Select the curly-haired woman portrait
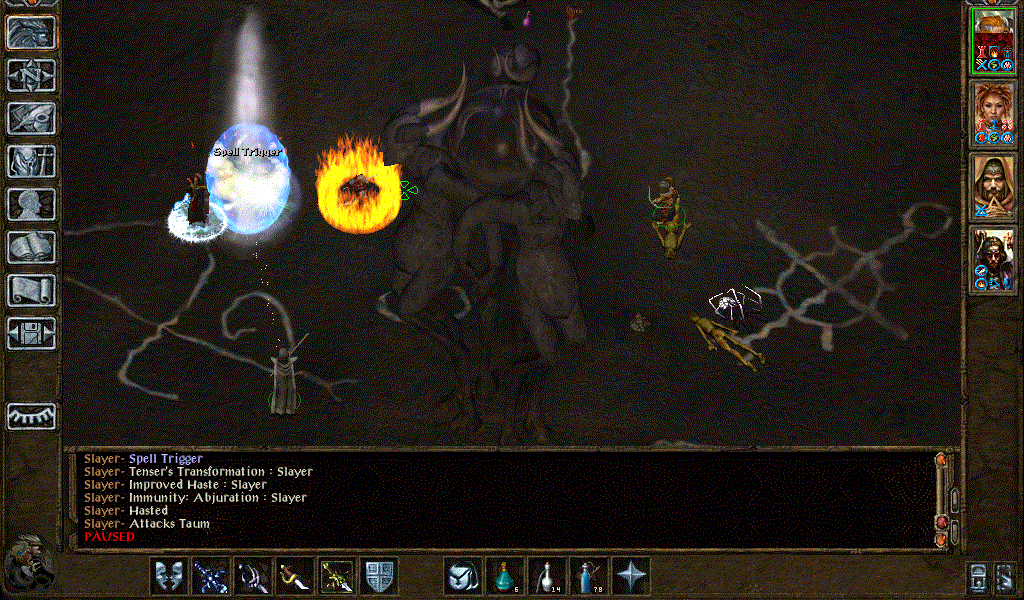This screenshot has height=600, width=1024. (x=994, y=114)
